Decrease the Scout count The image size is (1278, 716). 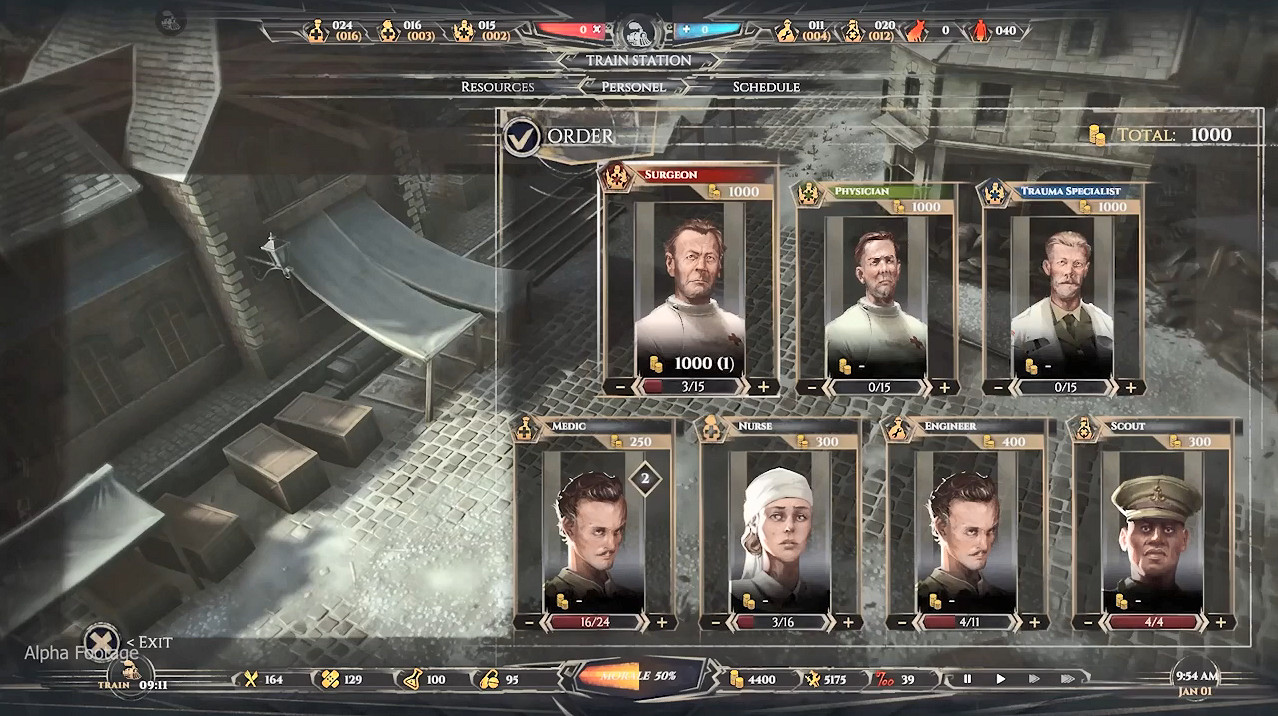1088,622
